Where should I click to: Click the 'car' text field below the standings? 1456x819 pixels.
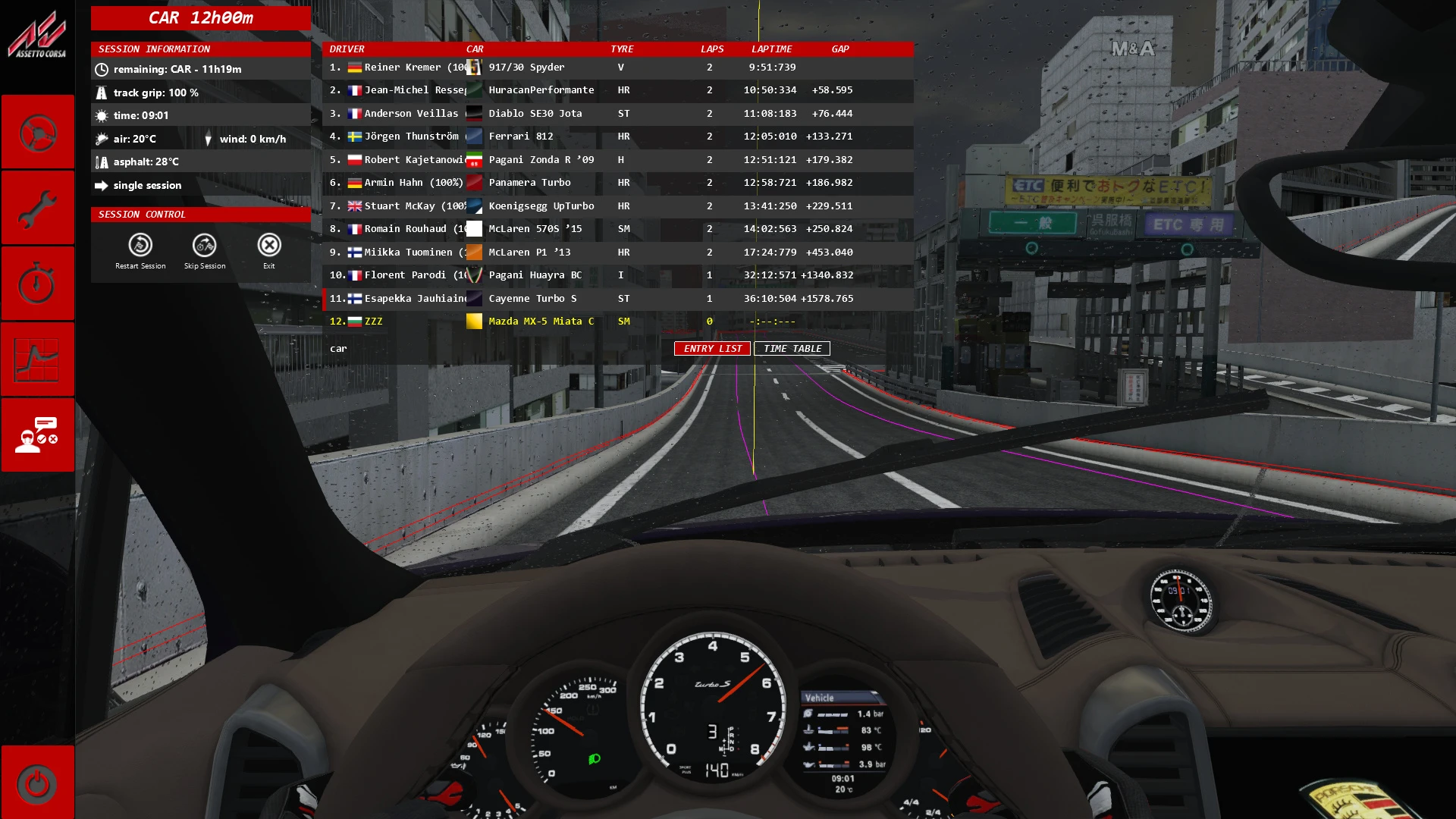(x=338, y=348)
